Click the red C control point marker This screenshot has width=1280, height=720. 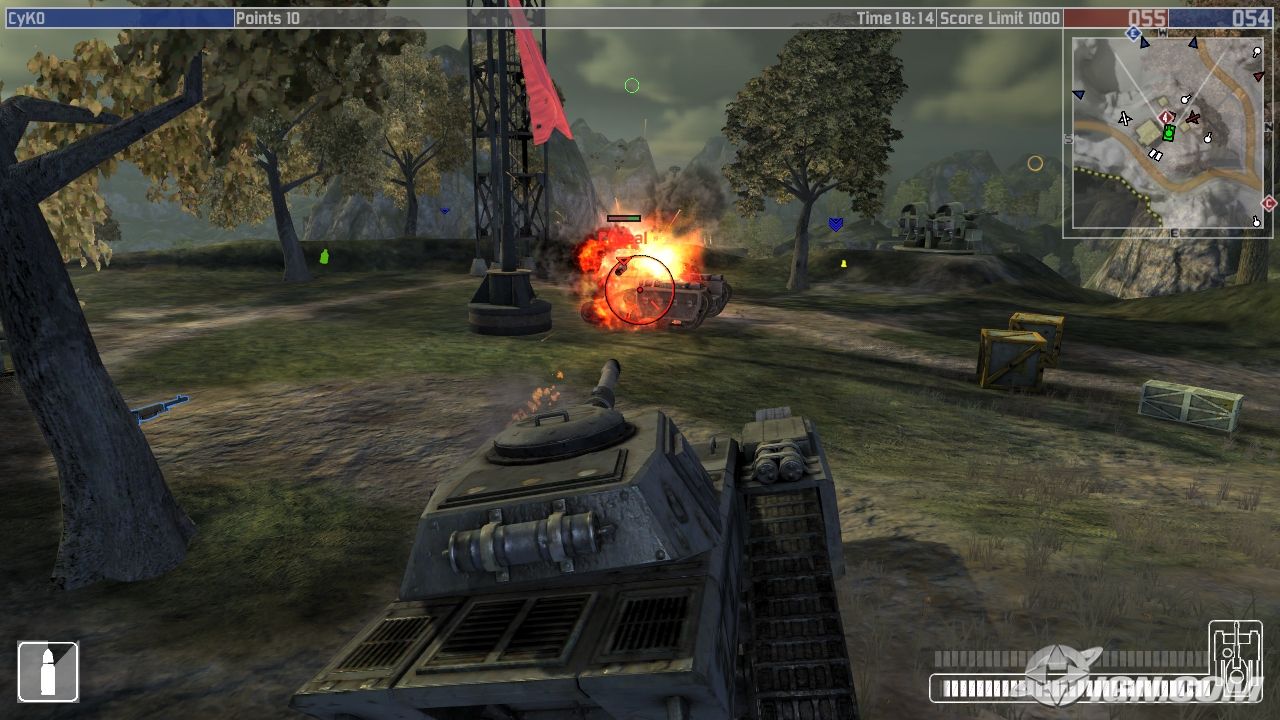pos(1269,203)
